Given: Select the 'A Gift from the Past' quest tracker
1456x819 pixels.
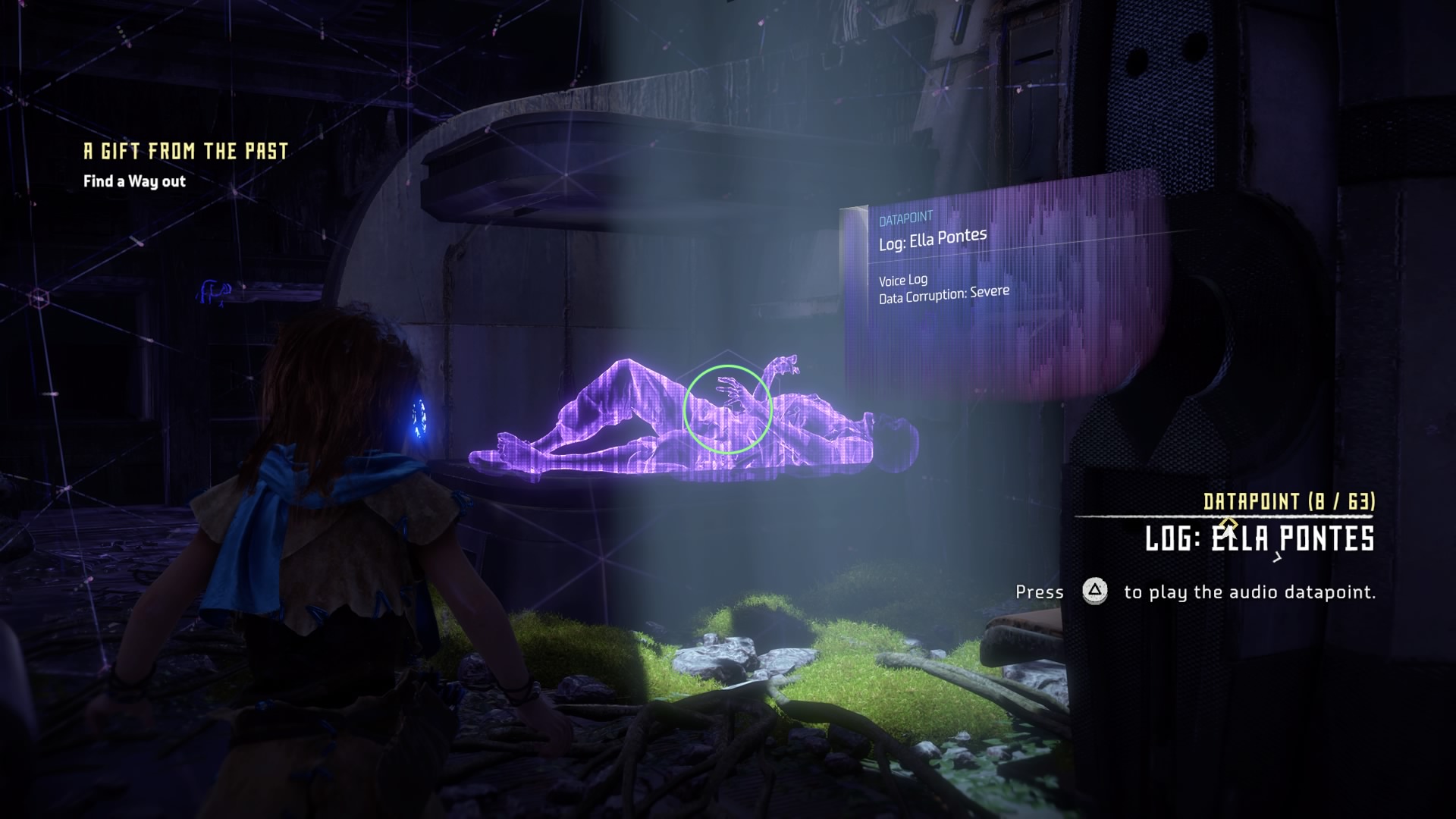Looking at the screenshot, I should (x=186, y=152).
